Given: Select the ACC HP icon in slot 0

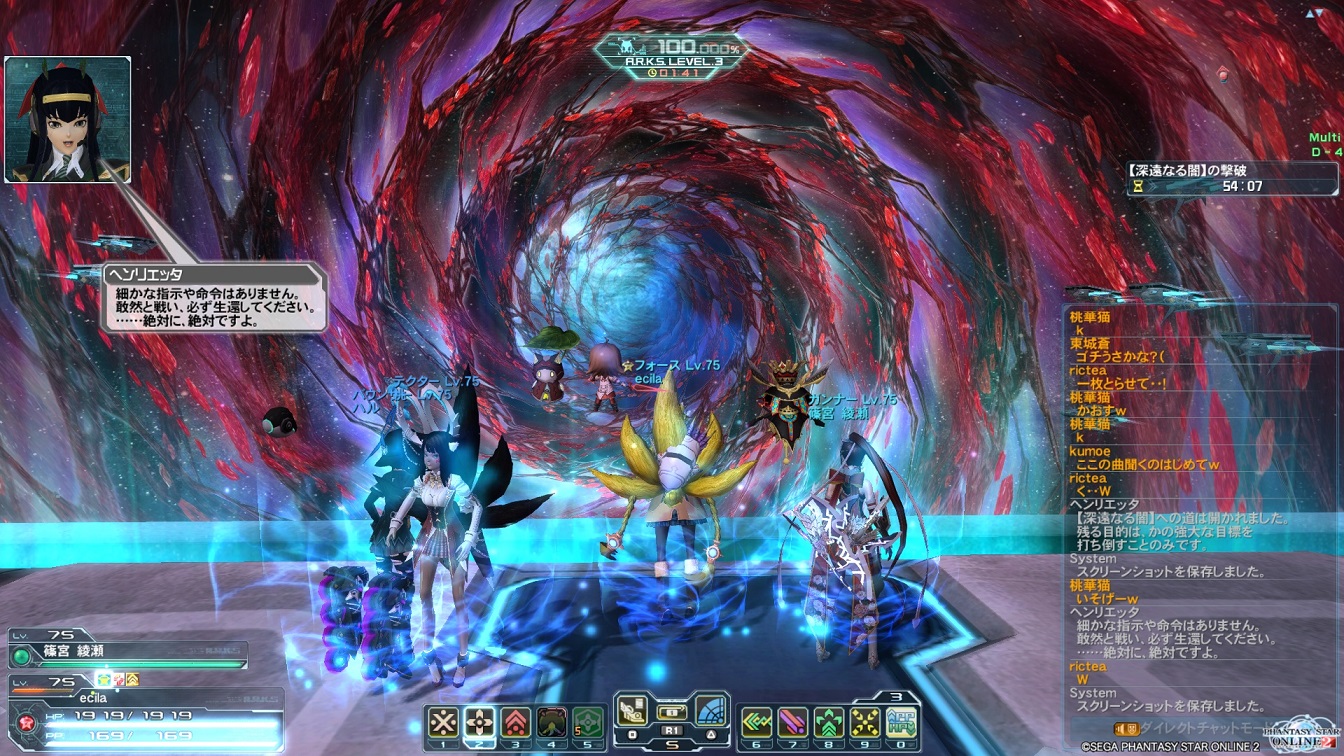Looking at the screenshot, I should [x=902, y=722].
